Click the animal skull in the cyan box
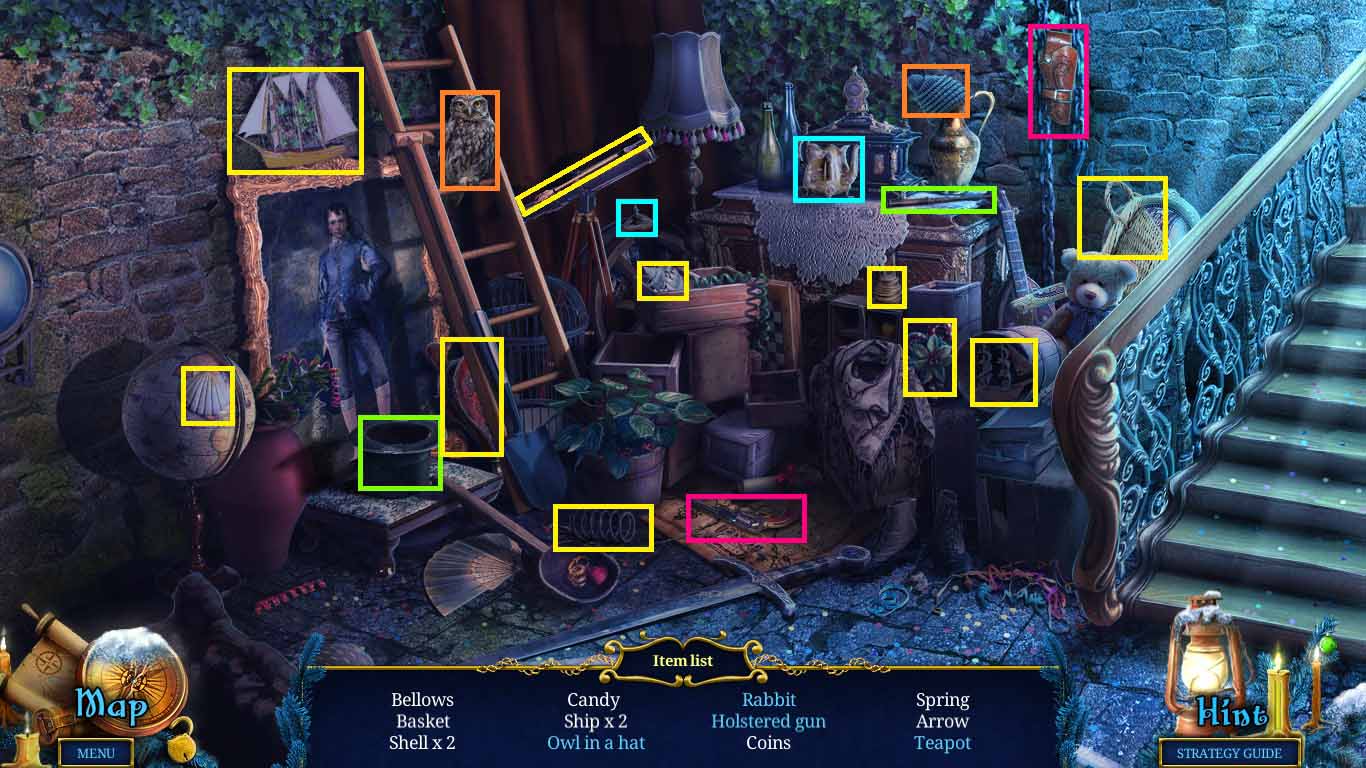This screenshot has height=768, width=1366. [x=828, y=167]
